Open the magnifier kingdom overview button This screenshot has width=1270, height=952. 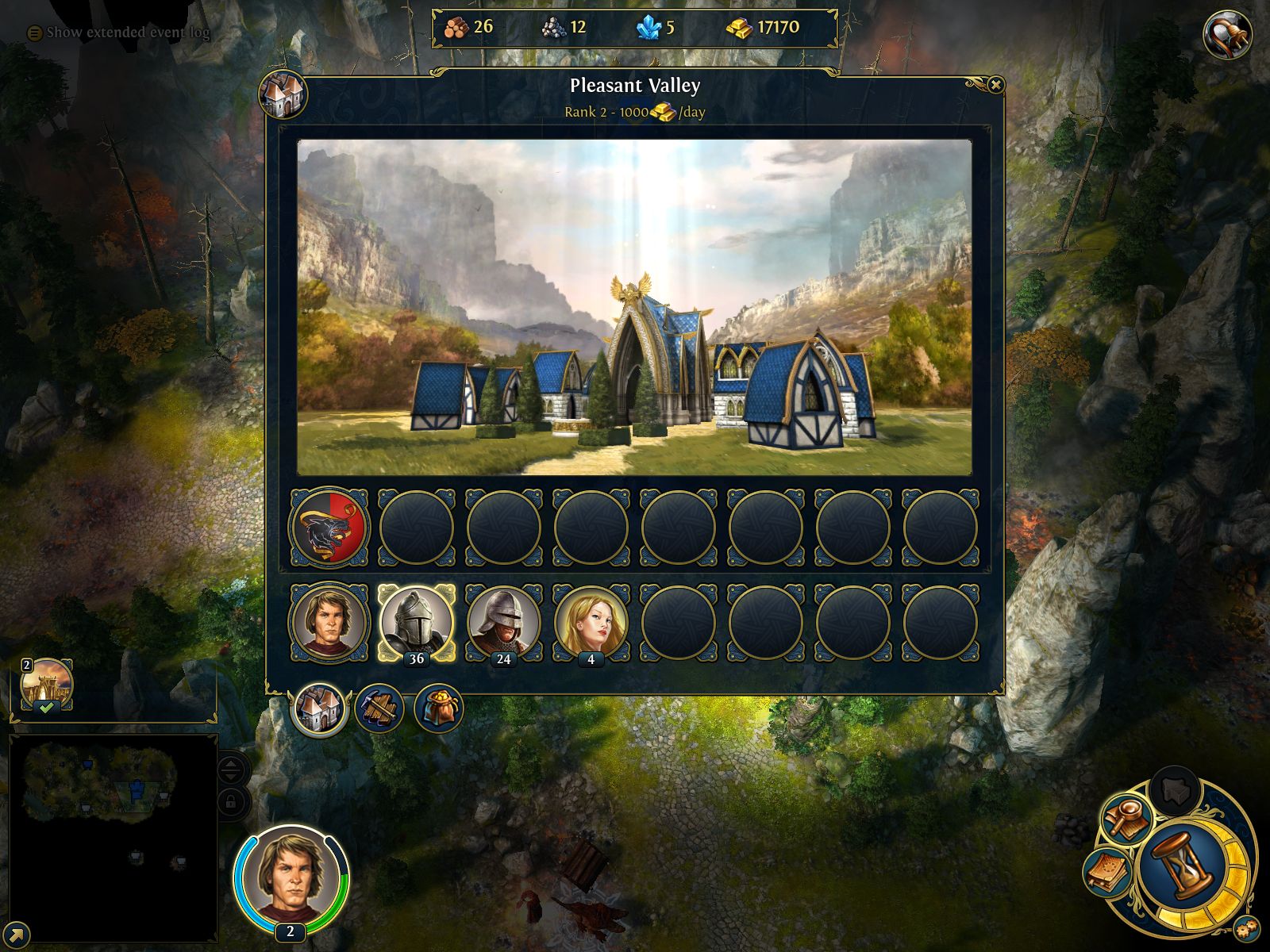click(1126, 819)
